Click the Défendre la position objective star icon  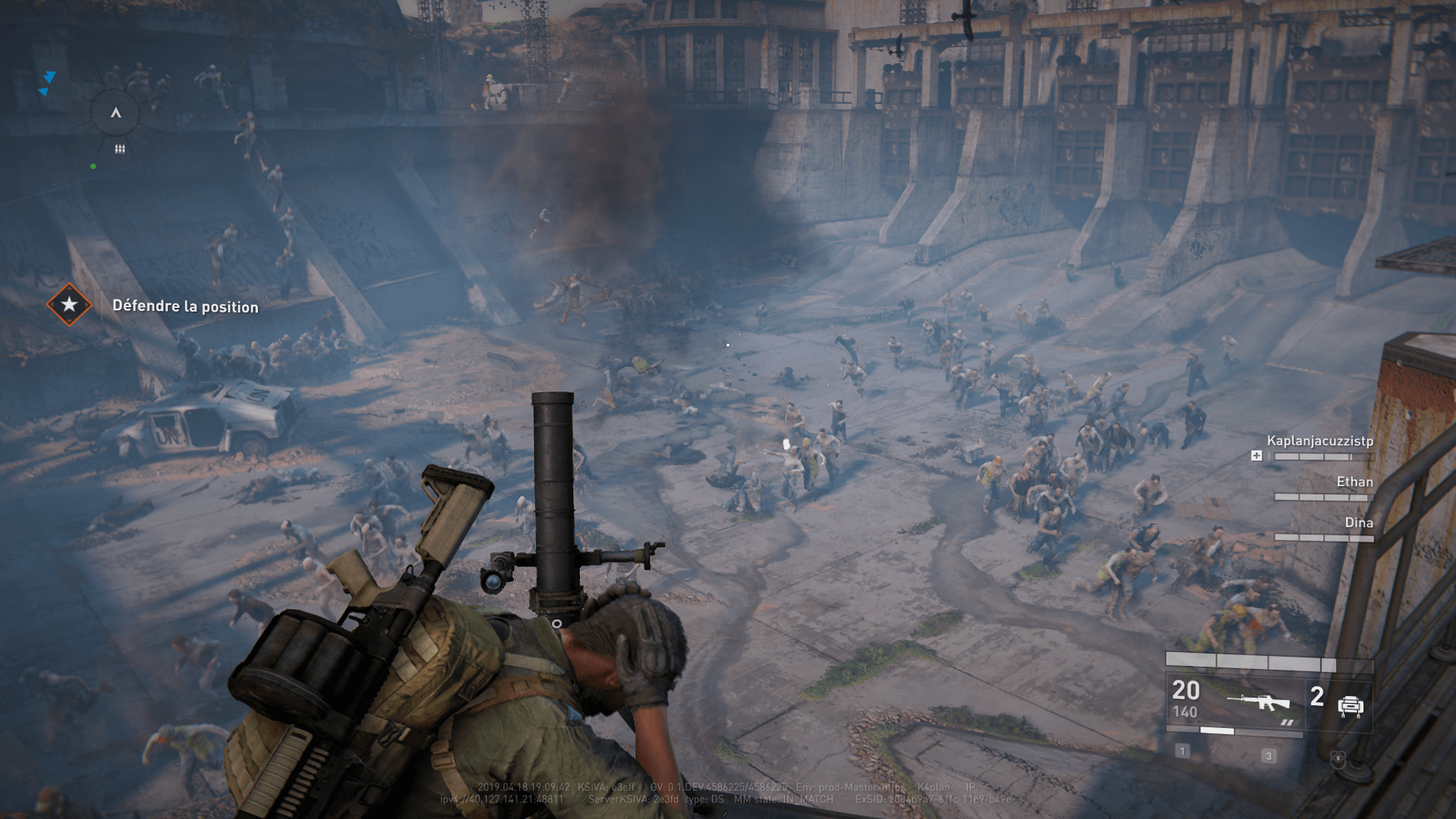coord(69,305)
